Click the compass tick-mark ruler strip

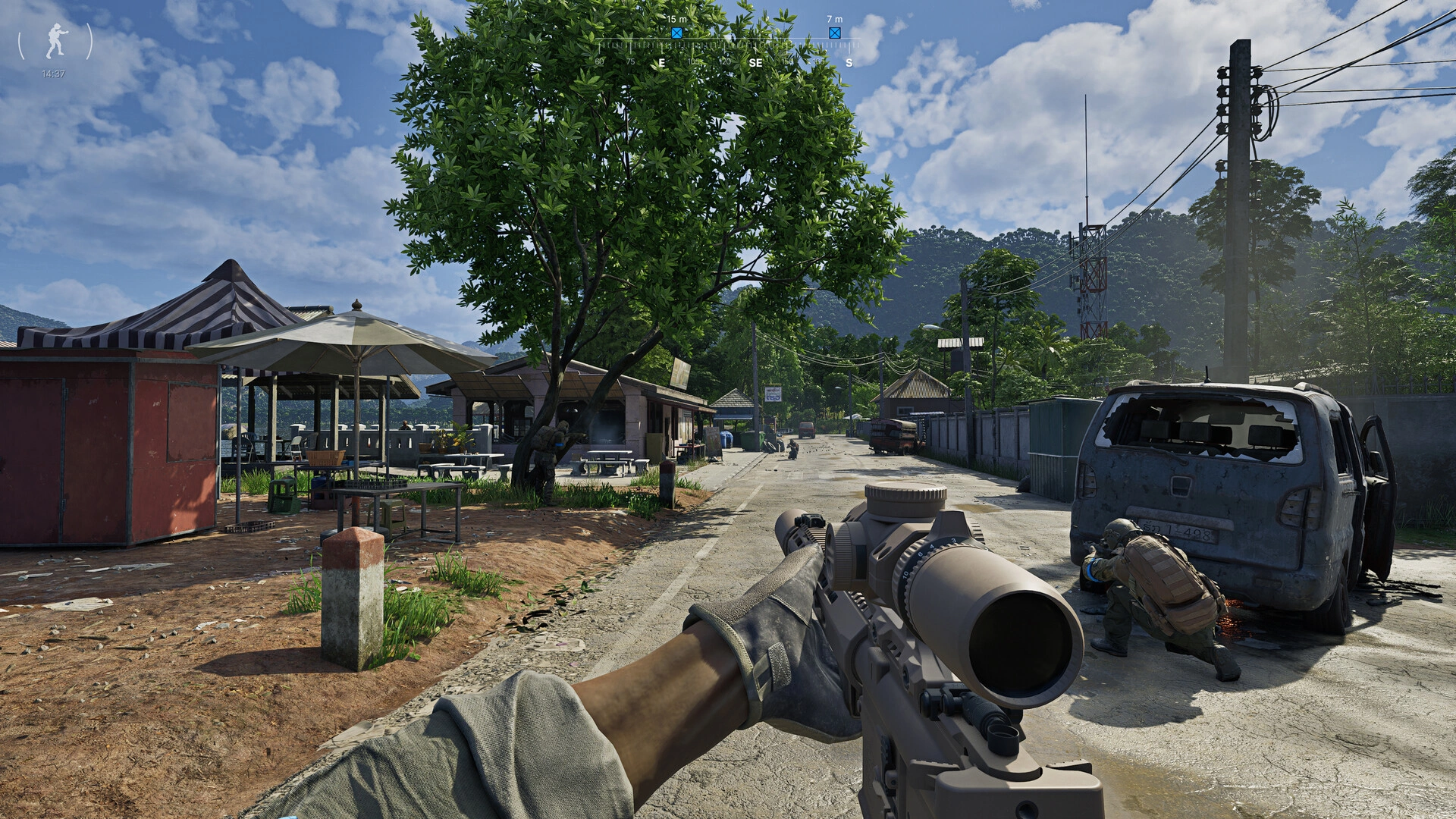[720, 45]
